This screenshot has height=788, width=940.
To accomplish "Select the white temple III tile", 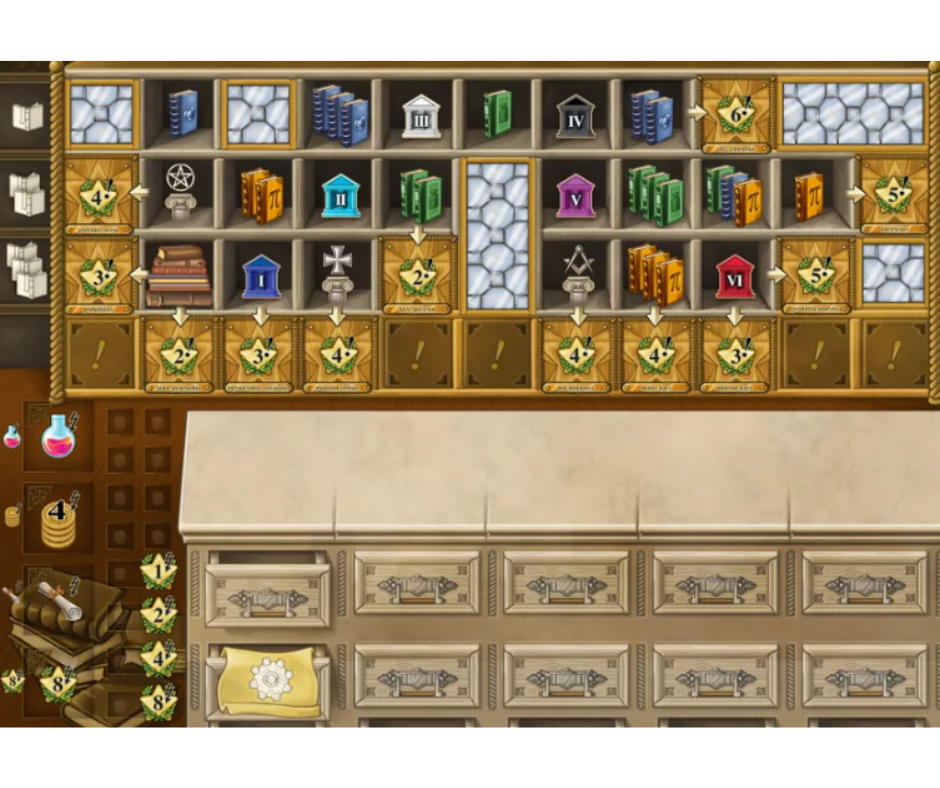I will pyautogui.click(x=421, y=117).
